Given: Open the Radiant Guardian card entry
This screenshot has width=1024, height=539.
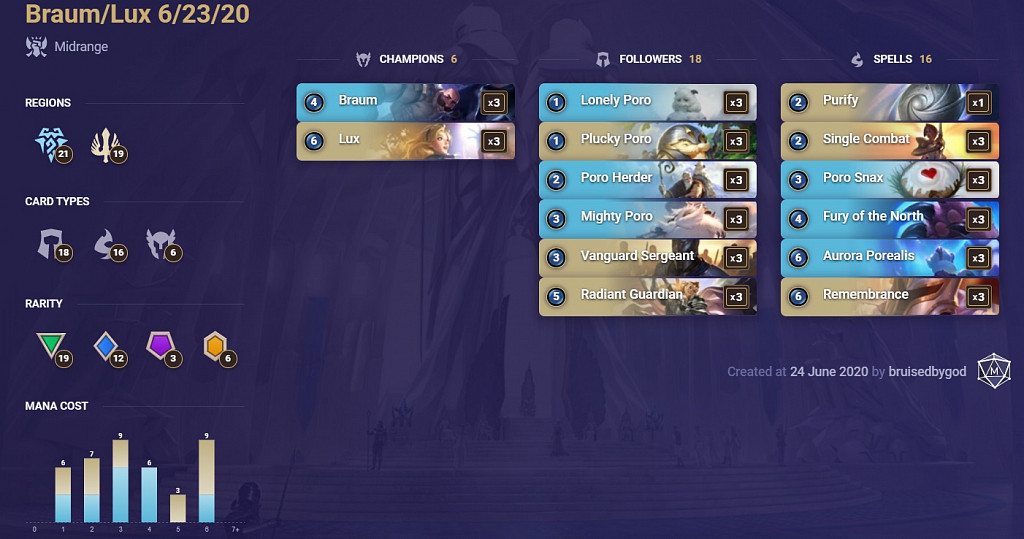Looking at the screenshot, I should pyautogui.click(x=647, y=296).
